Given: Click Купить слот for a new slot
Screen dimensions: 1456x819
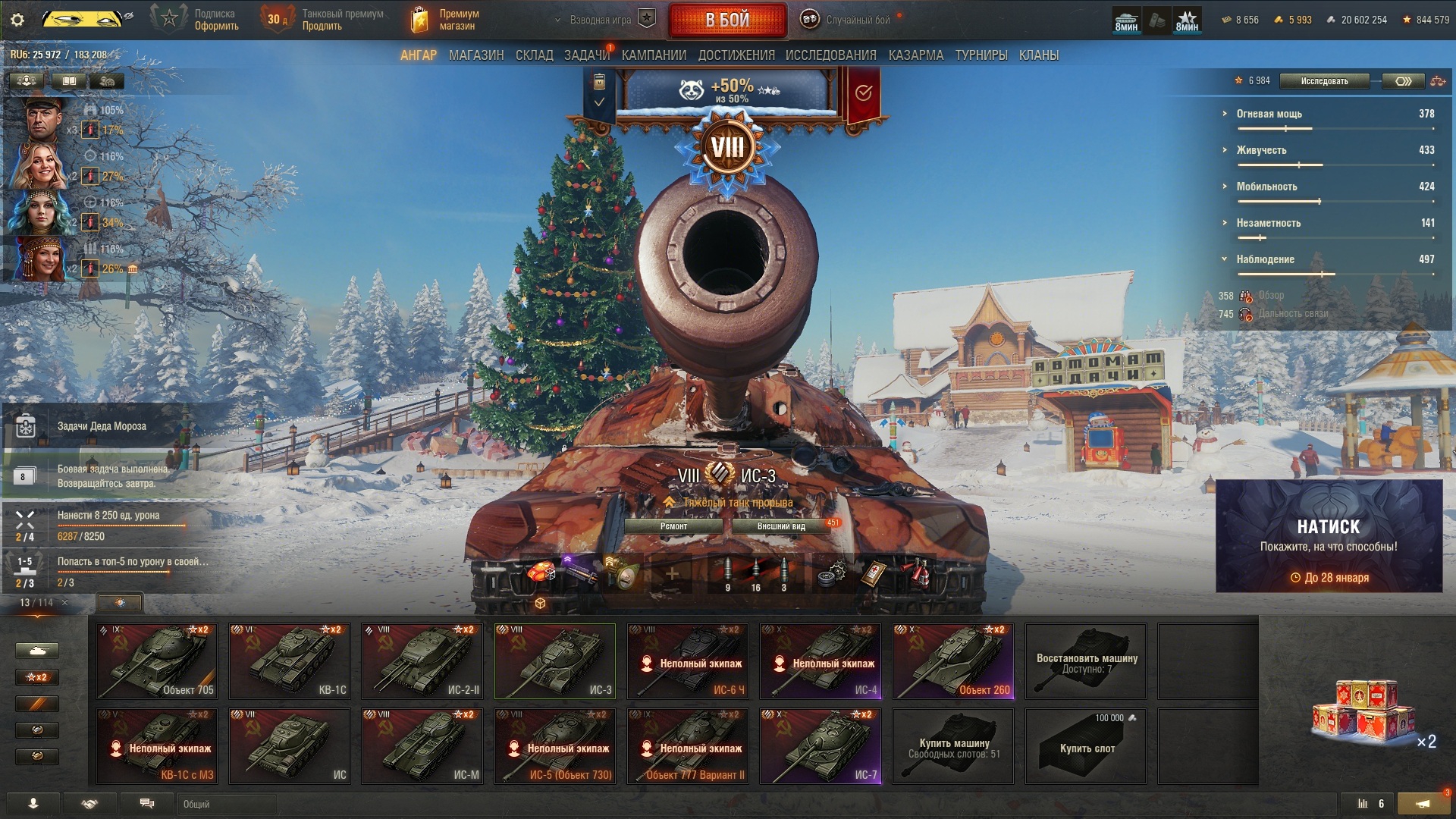Looking at the screenshot, I should click(x=1086, y=746).
